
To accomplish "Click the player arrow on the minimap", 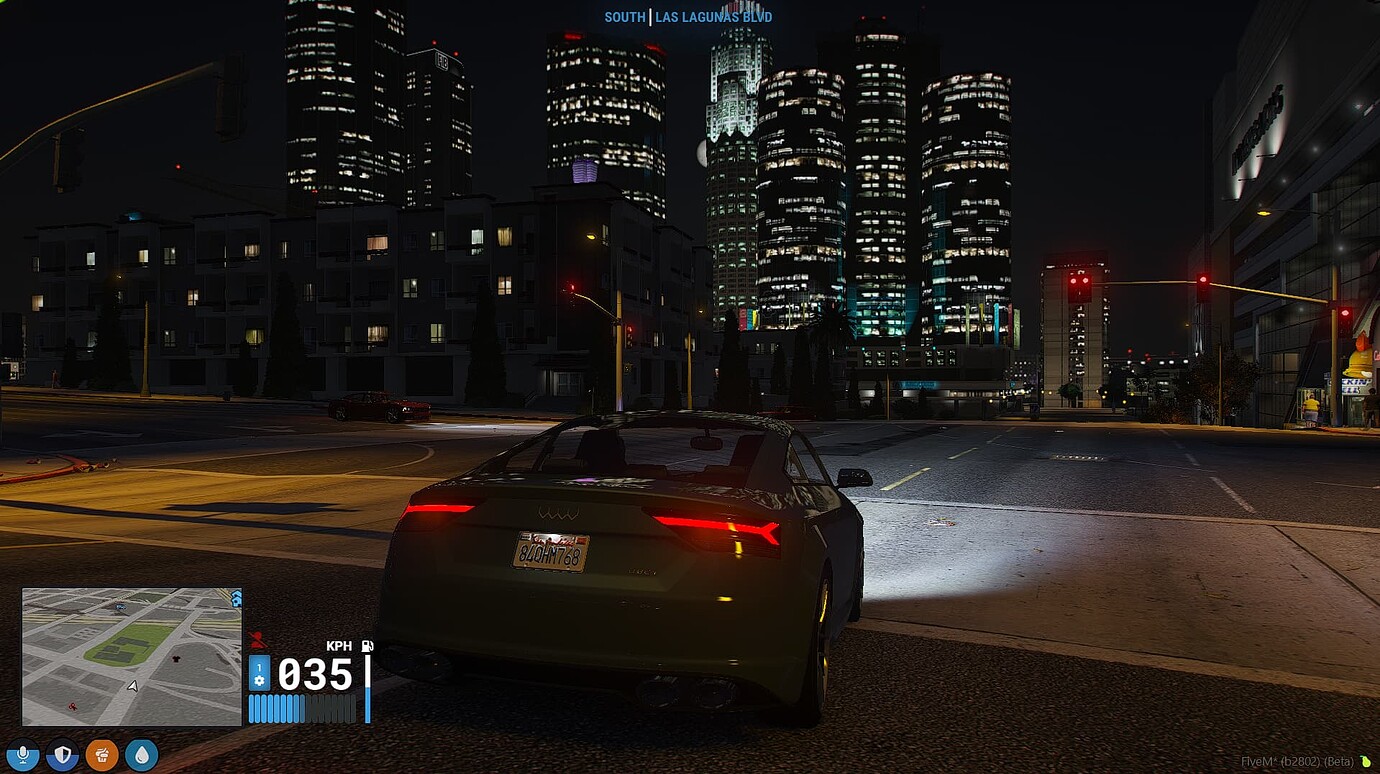I will tap(133, 685).
